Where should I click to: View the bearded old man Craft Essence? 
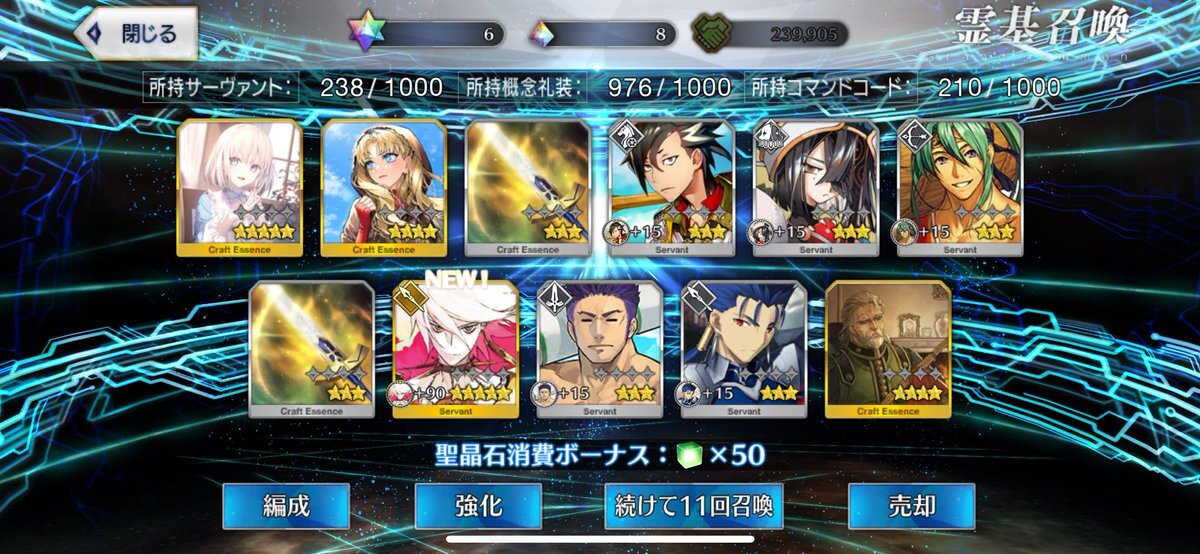tap(888, 348)
